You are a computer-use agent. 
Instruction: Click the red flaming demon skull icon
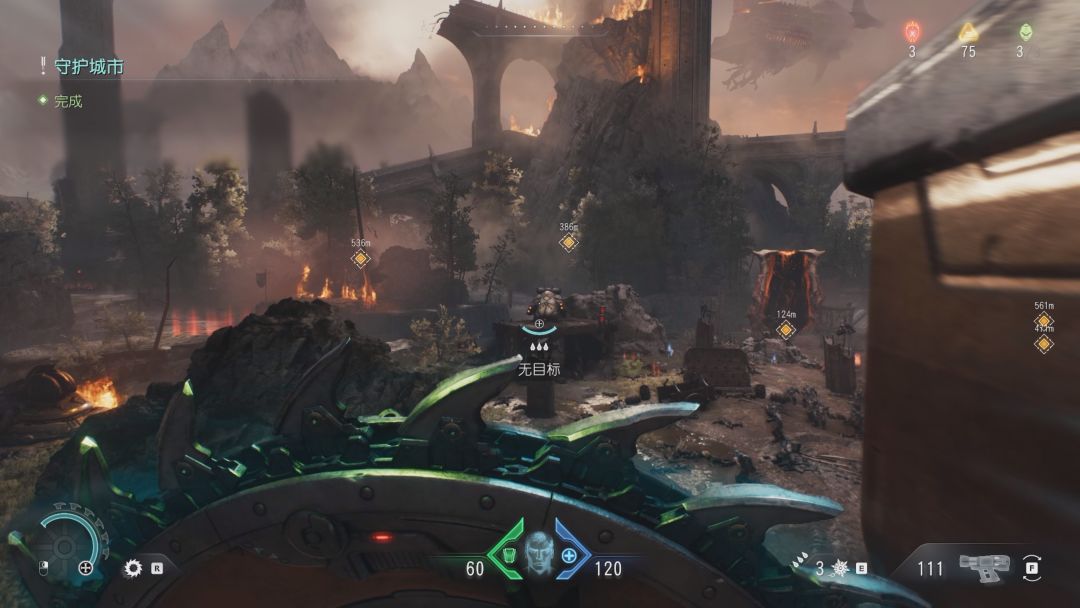click(912, 32)
